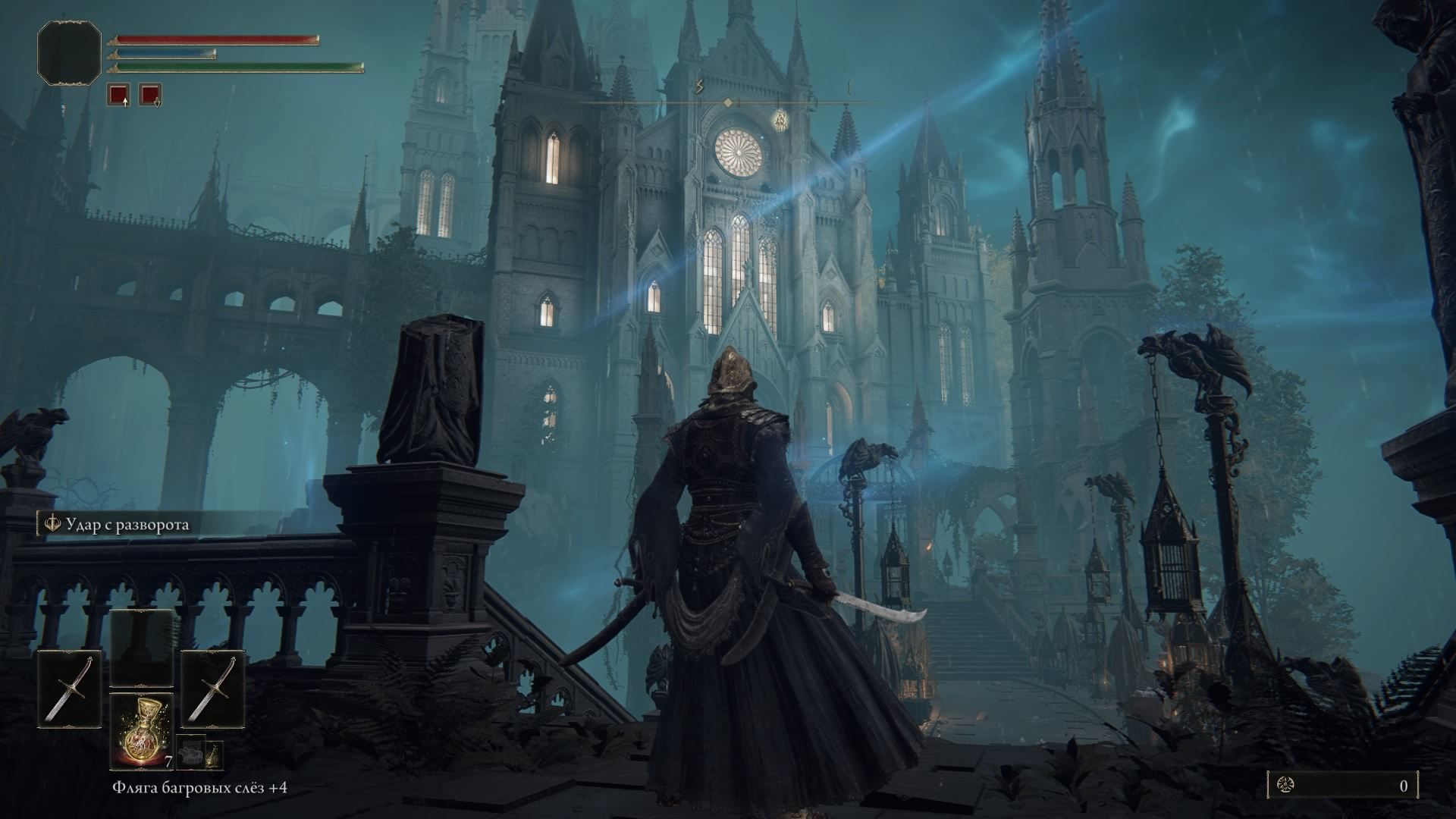Select the grey pouch item beside the flask
Screen dimensions: 1456x819
tap(190, 753)
